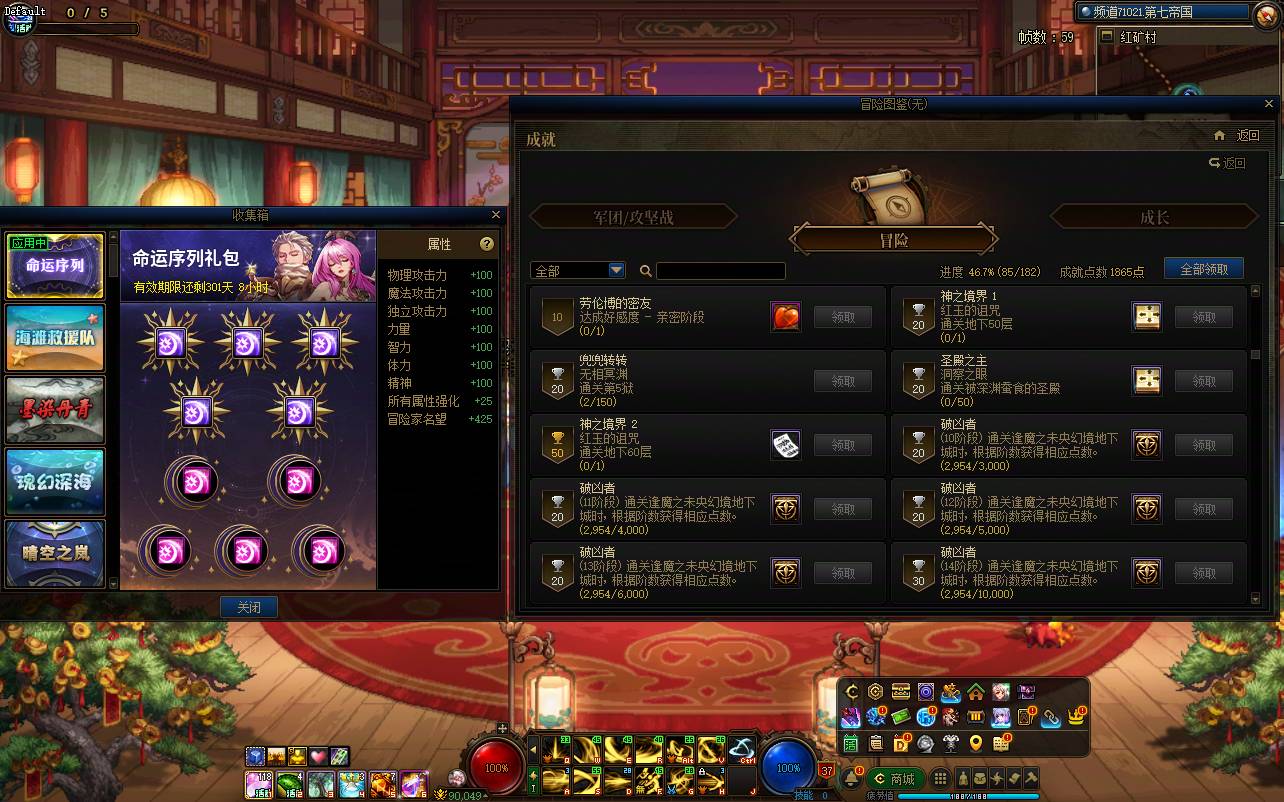
Task: Select the 海滩救援队 event icon
Action: point(55,338)
